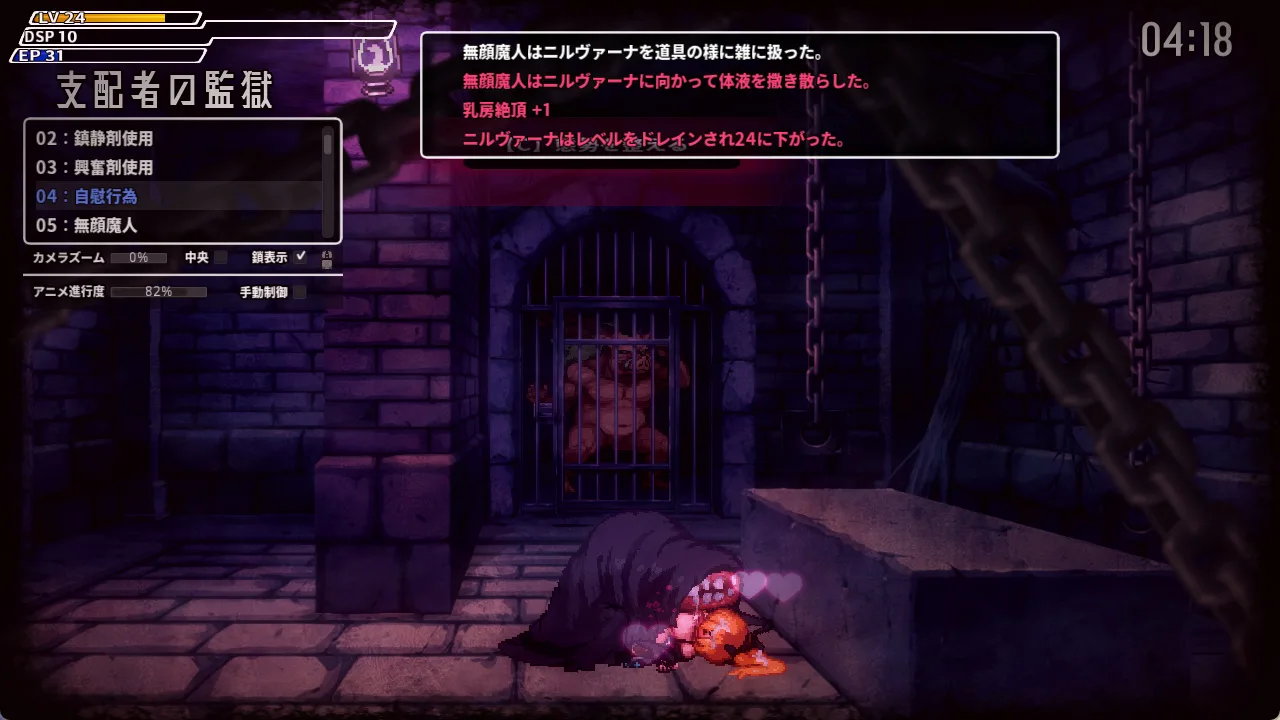This screenshot has height=720, width=1280.
Task: Click the アニメ進行度 progress slider
Action: click(x=158, y=292)
